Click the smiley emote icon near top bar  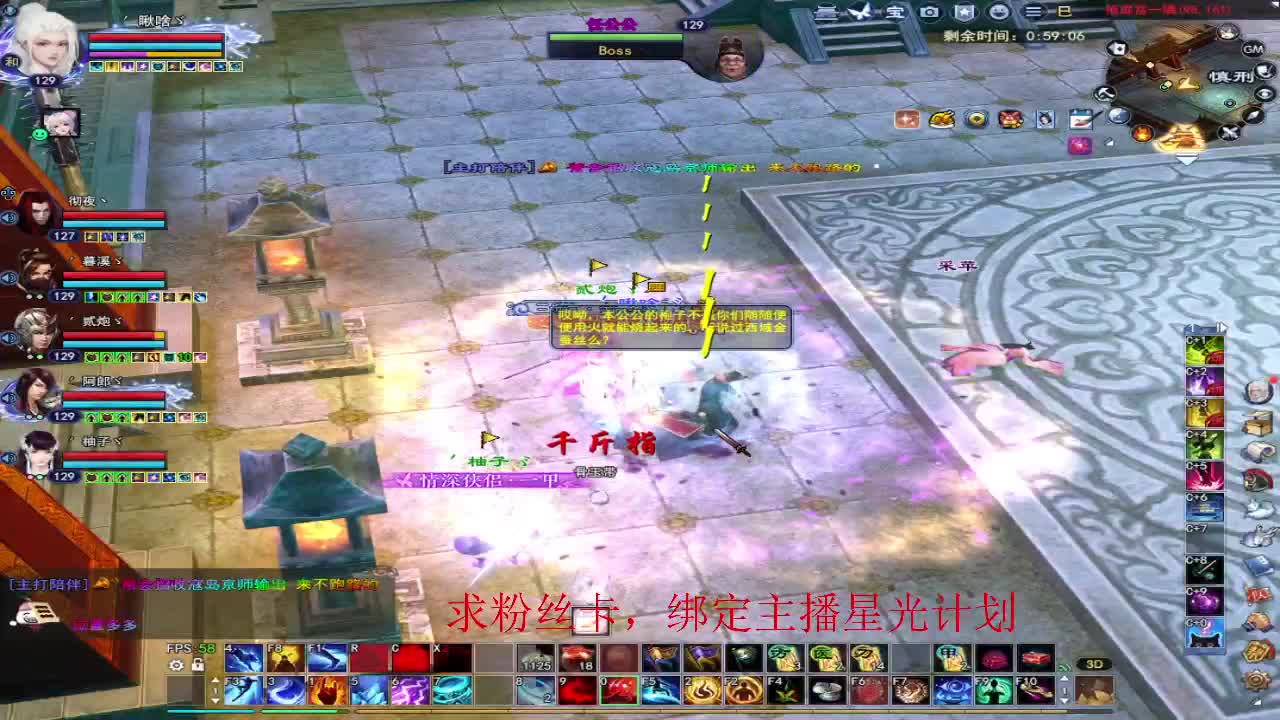(999, 13)
